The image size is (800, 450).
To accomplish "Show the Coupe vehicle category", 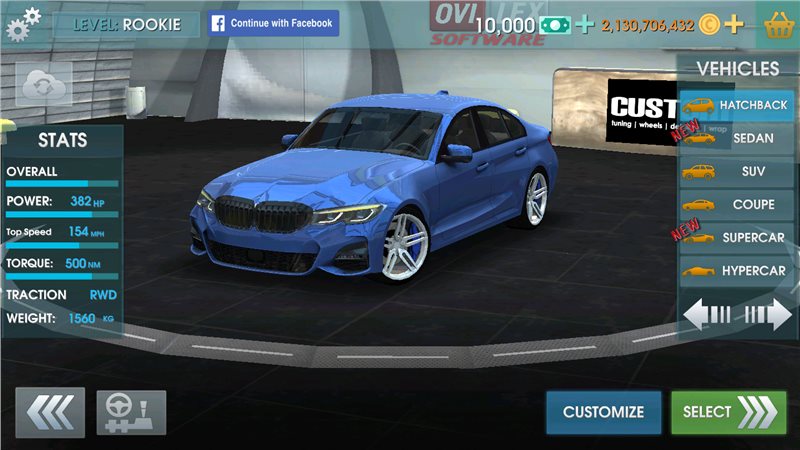I will [739, 204].
